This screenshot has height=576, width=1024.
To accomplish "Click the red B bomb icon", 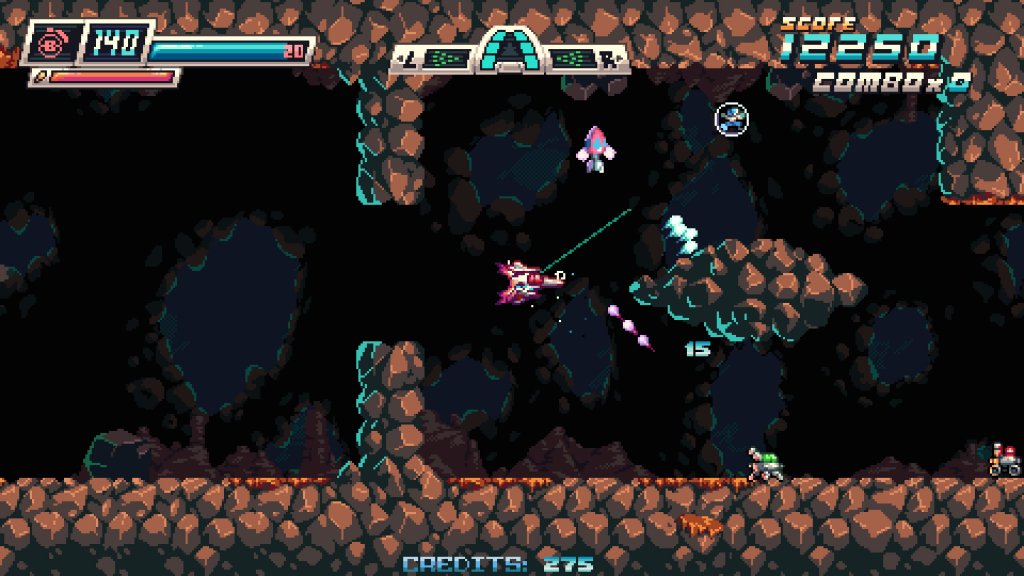I will (49, 44).
